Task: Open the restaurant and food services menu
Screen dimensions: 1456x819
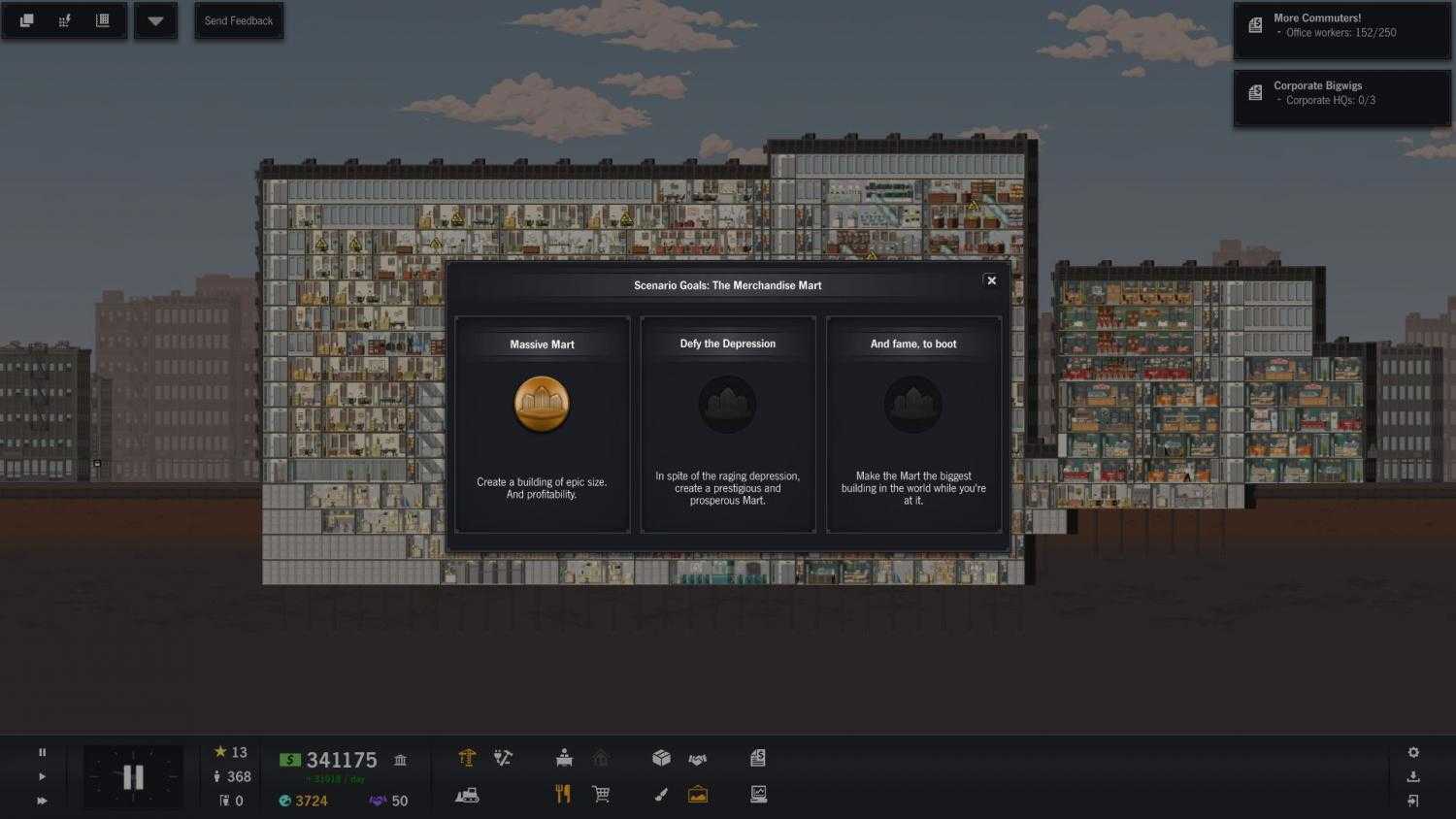Action: tap(563, 794)
